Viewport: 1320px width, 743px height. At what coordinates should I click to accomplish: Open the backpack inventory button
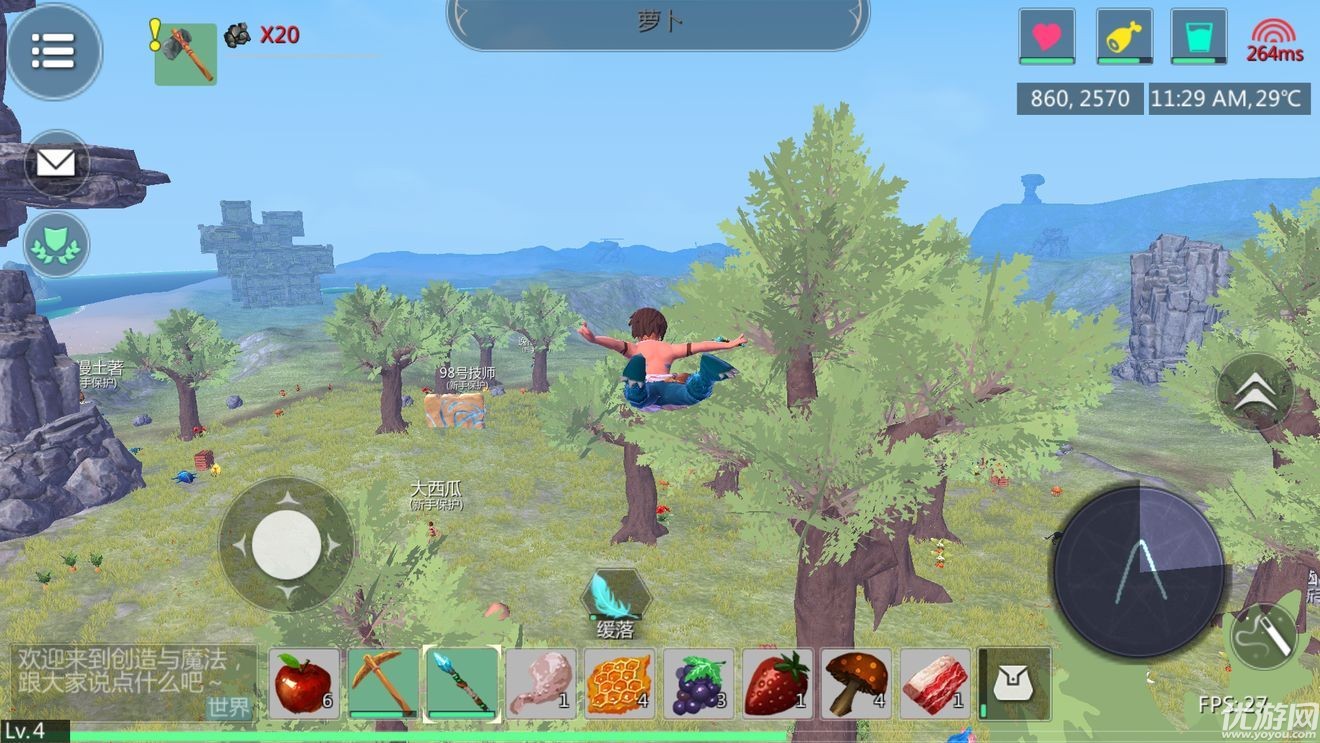click(x=1016, y=683)
